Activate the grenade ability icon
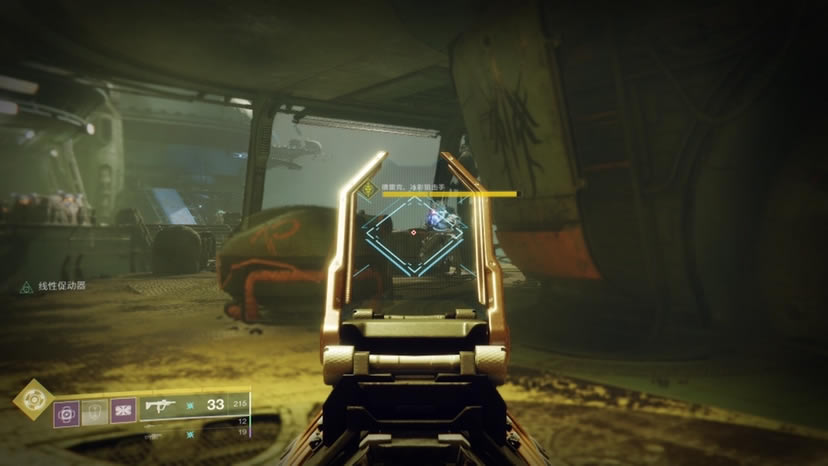The height and width of the screenshot is (466, 828). click(66, 410)
